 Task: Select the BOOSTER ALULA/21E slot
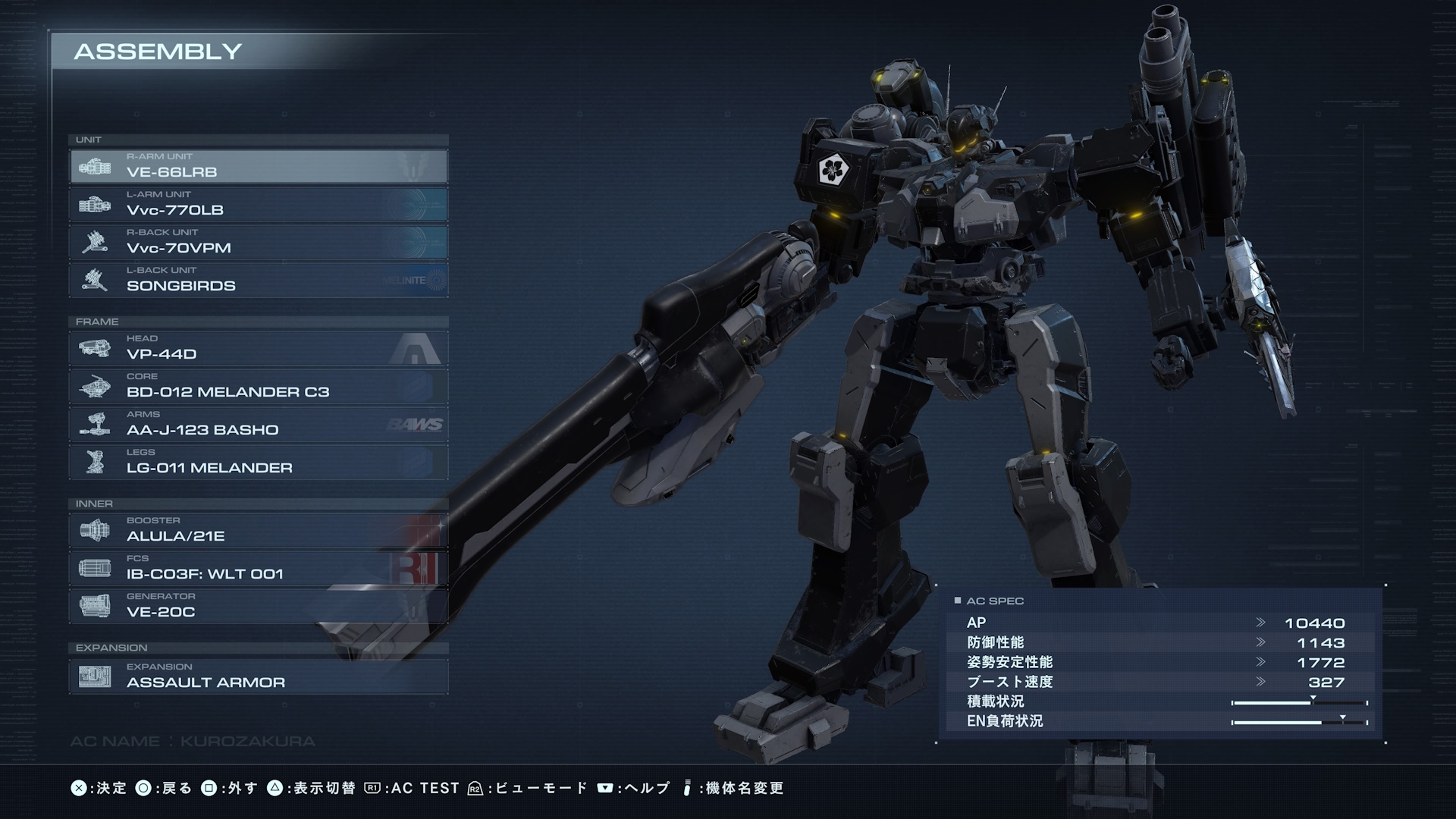tap(259, 530)
